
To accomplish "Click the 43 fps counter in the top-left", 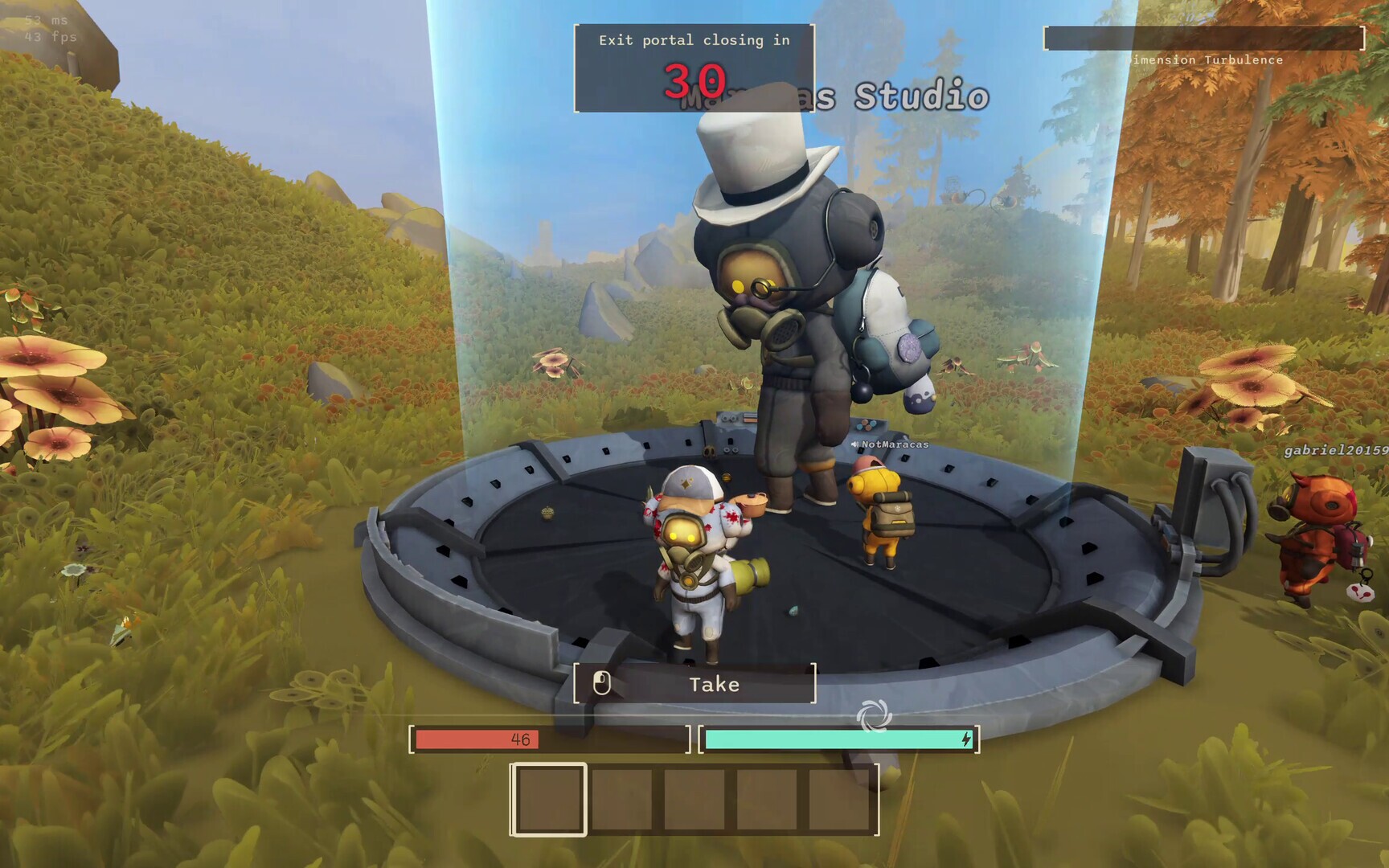I will click(x=48, y=37).
